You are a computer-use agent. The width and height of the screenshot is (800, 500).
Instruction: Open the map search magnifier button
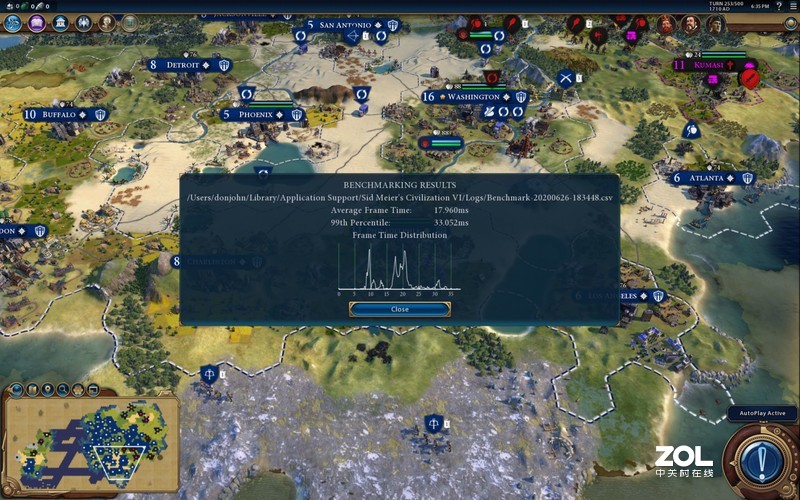coord(63,389)
